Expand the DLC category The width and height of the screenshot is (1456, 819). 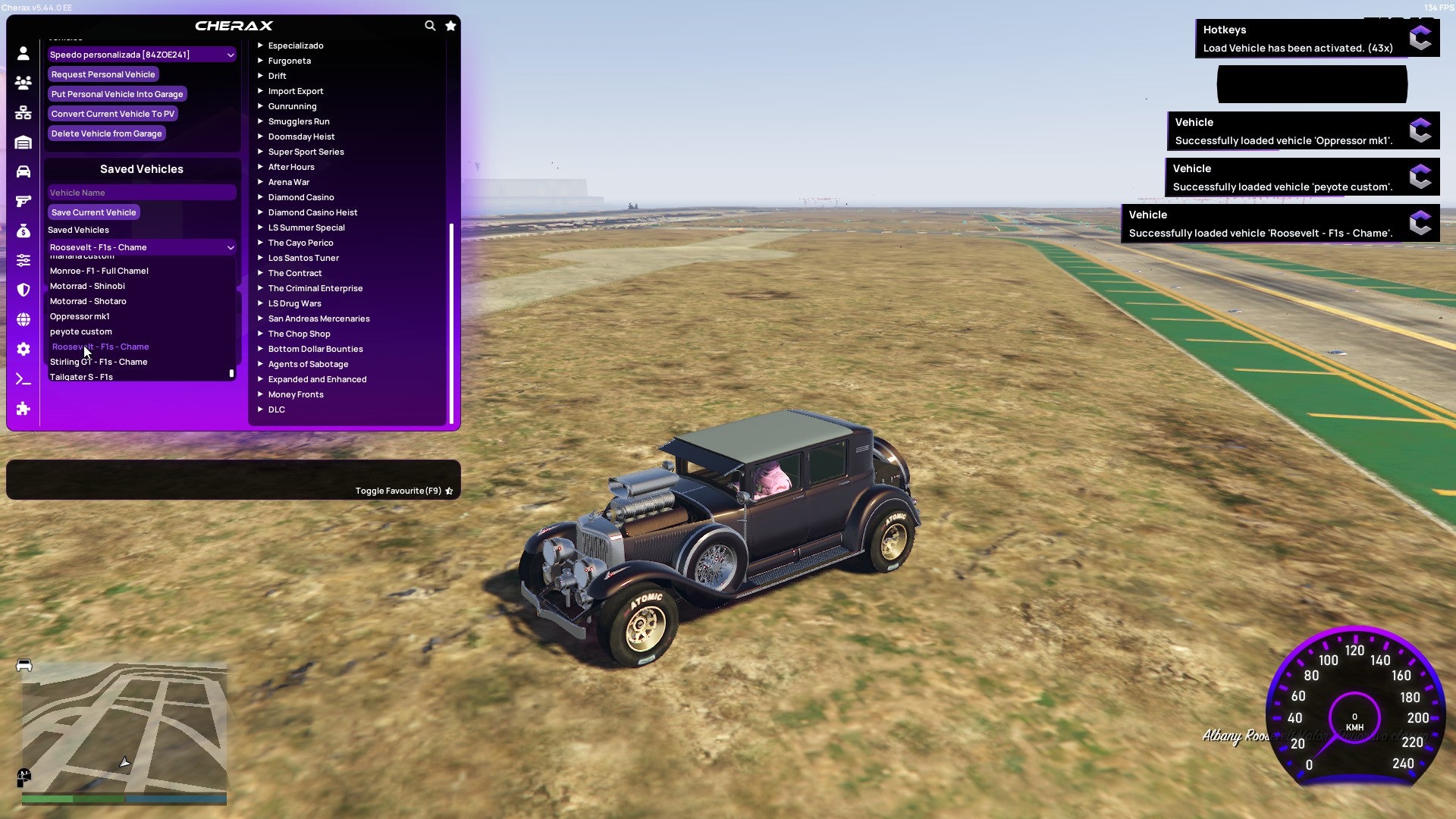(277, 409)
